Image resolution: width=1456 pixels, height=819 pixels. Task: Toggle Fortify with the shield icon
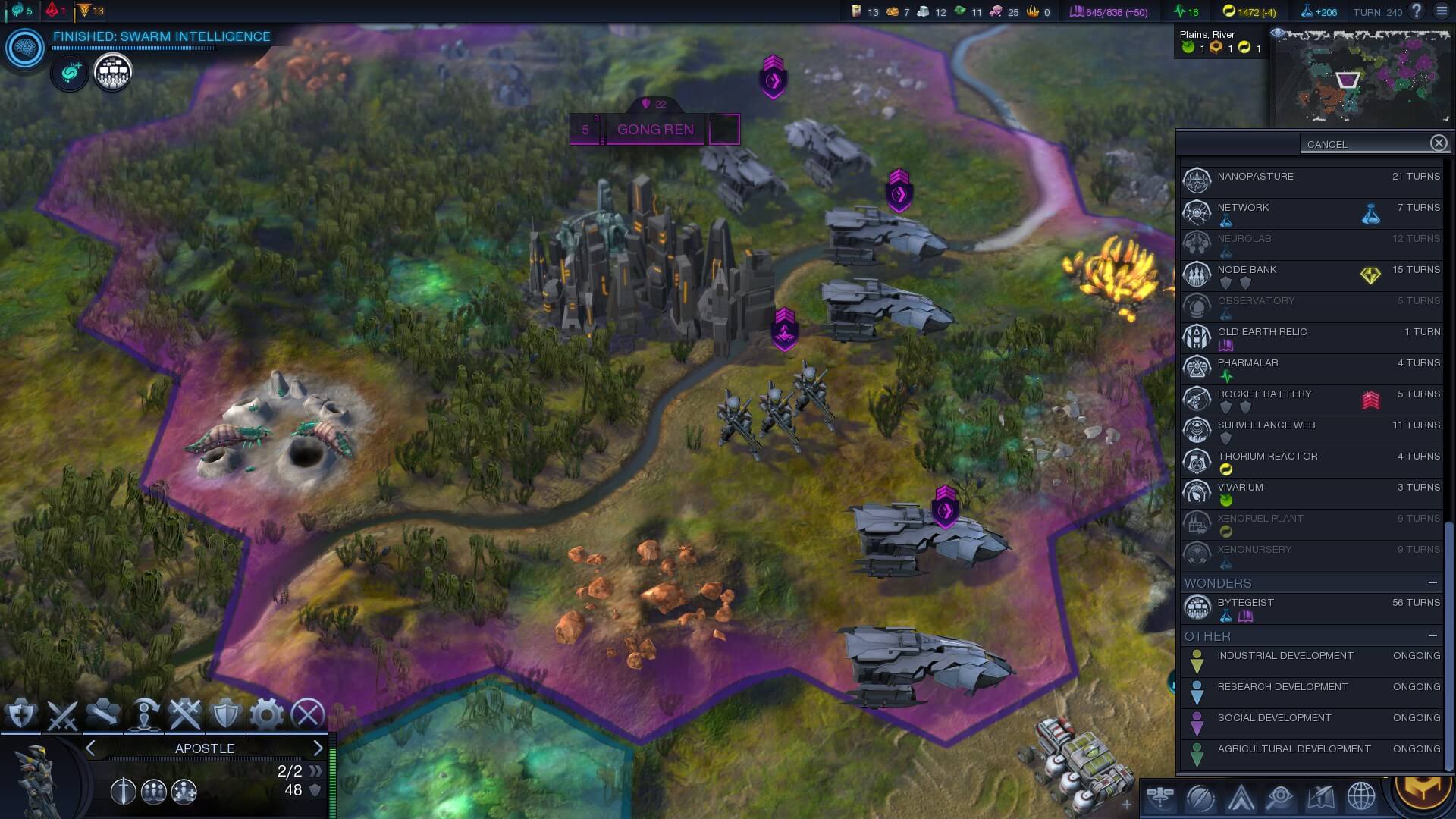click(x=227, y=714)
